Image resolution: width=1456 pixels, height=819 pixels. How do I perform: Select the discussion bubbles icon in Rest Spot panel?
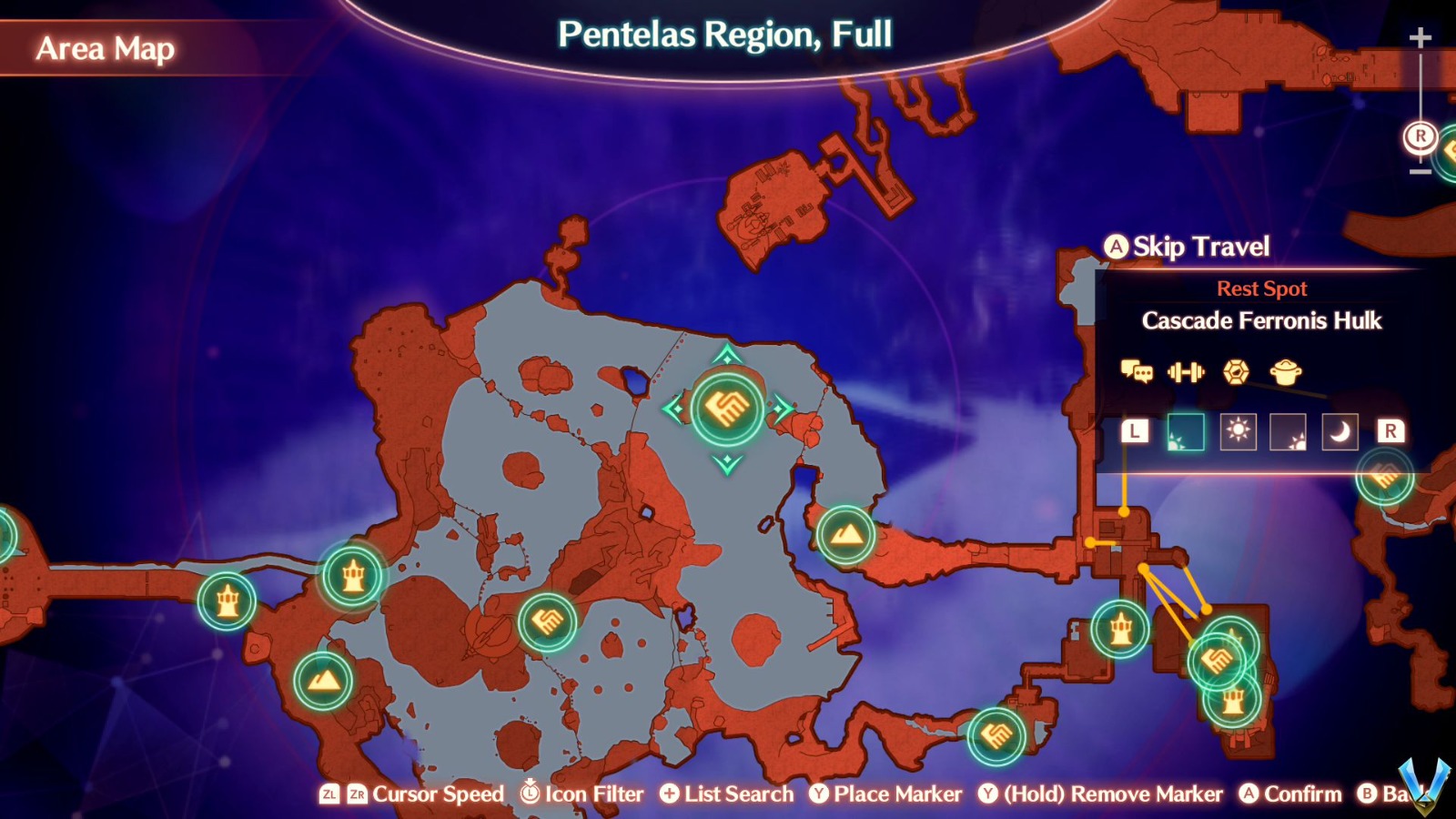tap(1137, 373)
